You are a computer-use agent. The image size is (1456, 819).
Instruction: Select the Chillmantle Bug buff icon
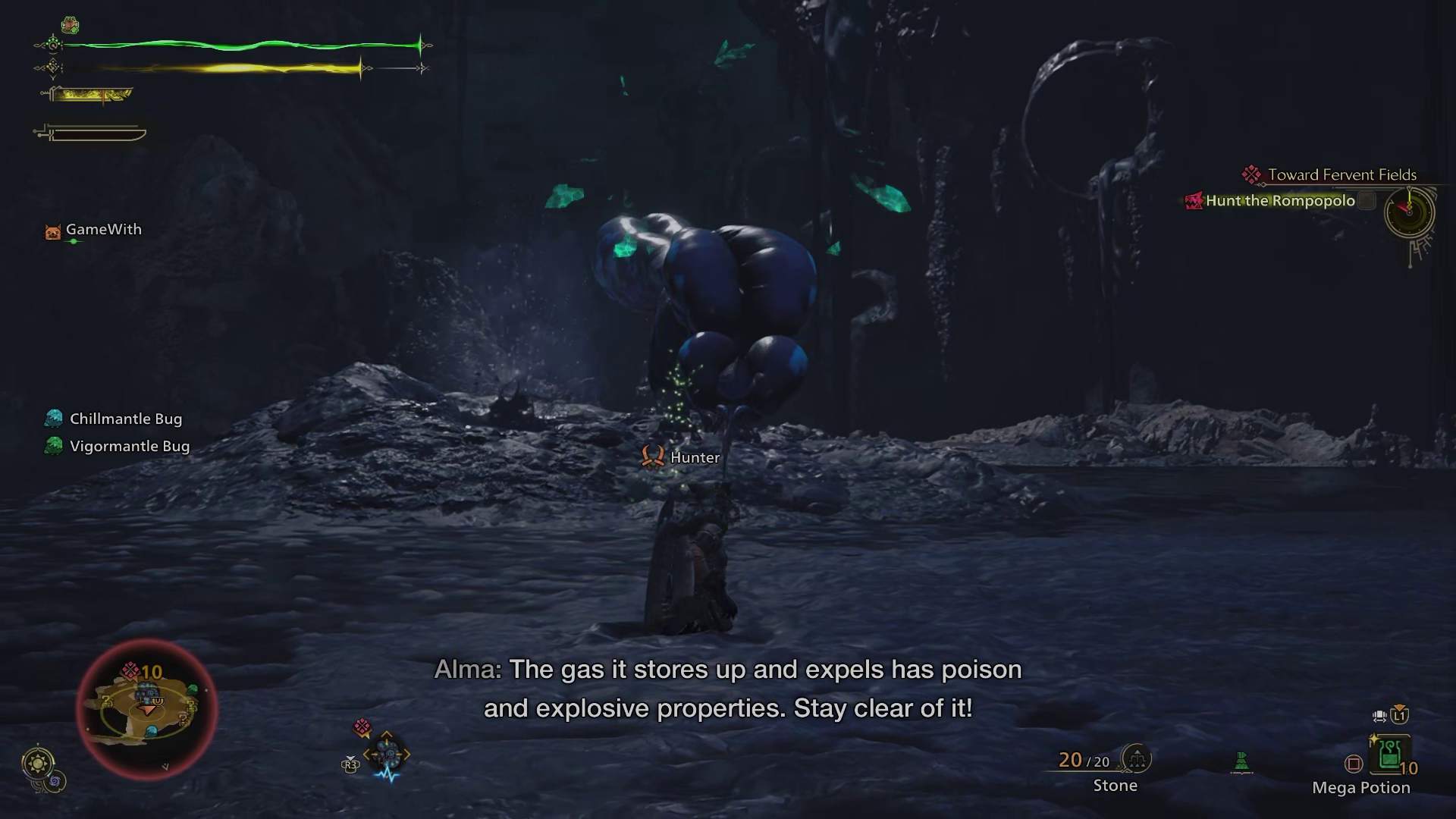(x=52, y=417)
